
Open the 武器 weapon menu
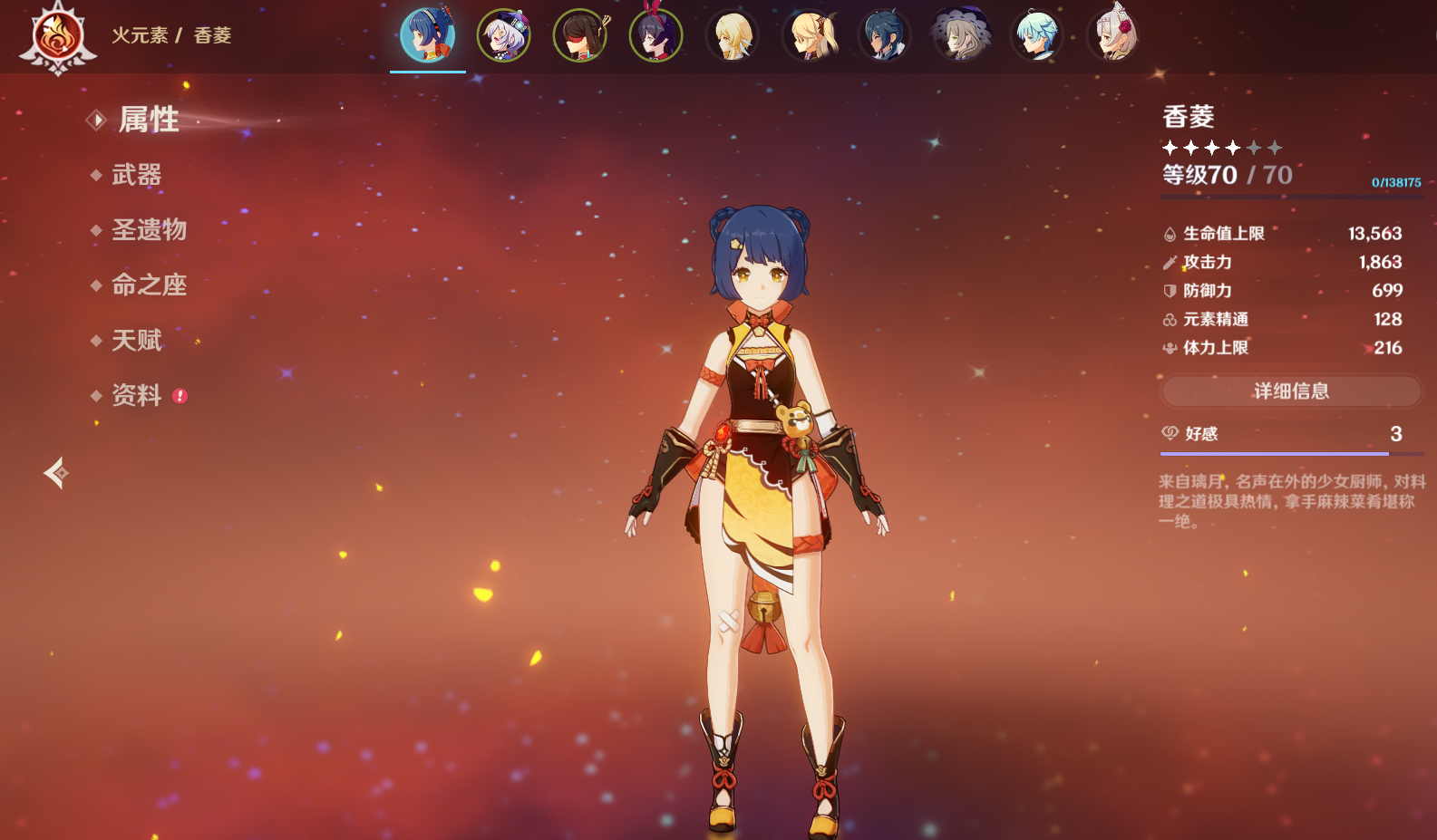coord(136,175)
